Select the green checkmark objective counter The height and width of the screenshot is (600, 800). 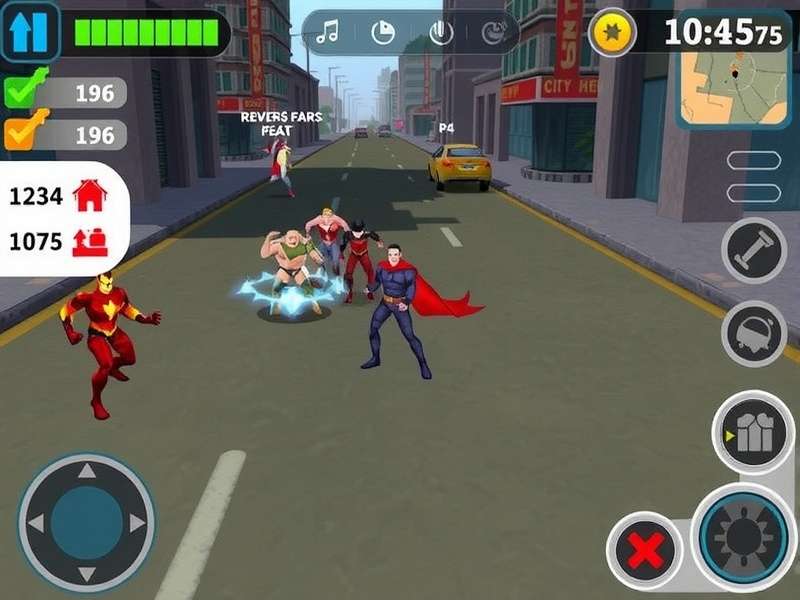[25, 92]
